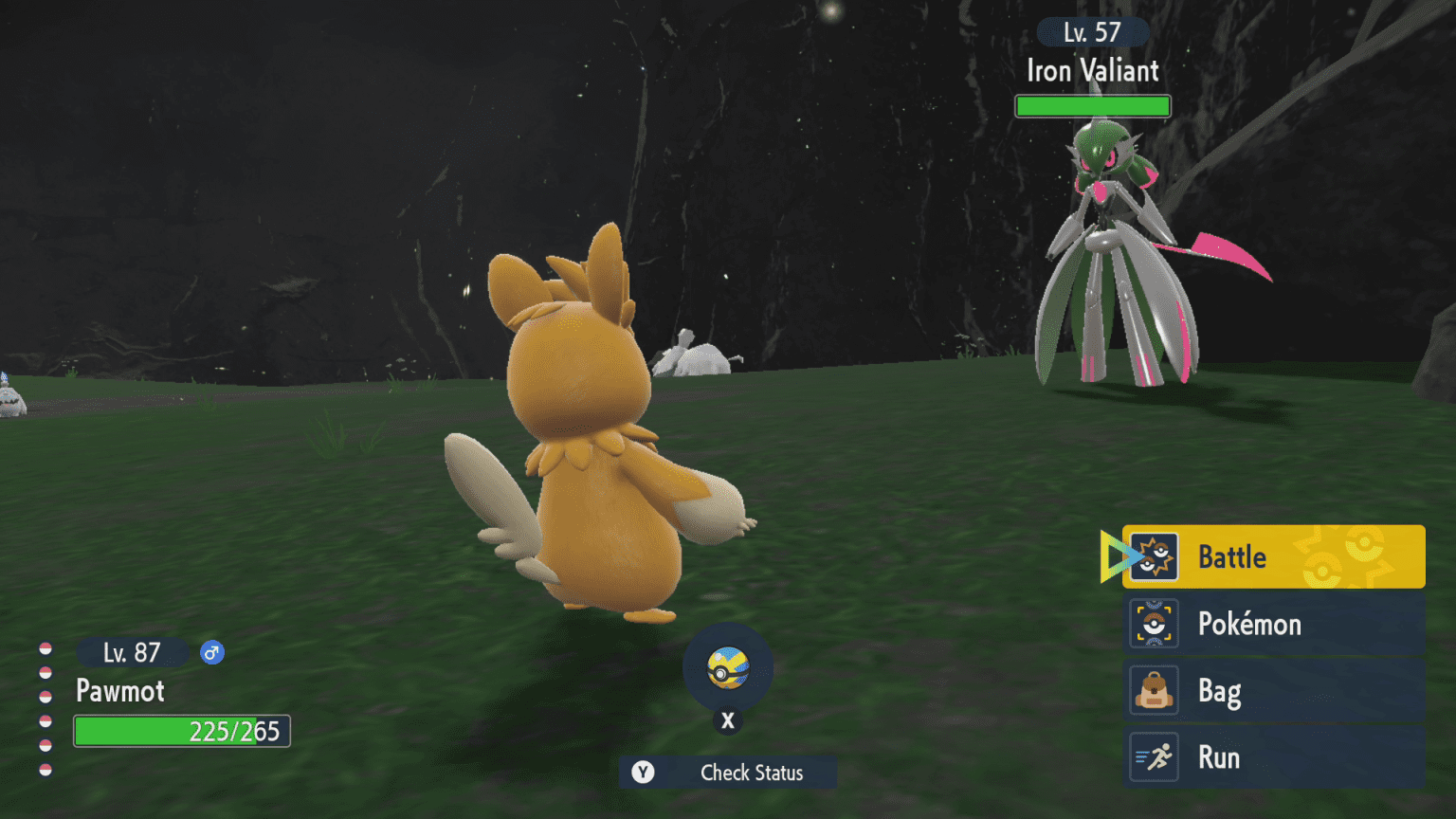The height and width of the screenshot is (819, 1456).
Task: Click the Check Status option
Action: click(728, 773)
